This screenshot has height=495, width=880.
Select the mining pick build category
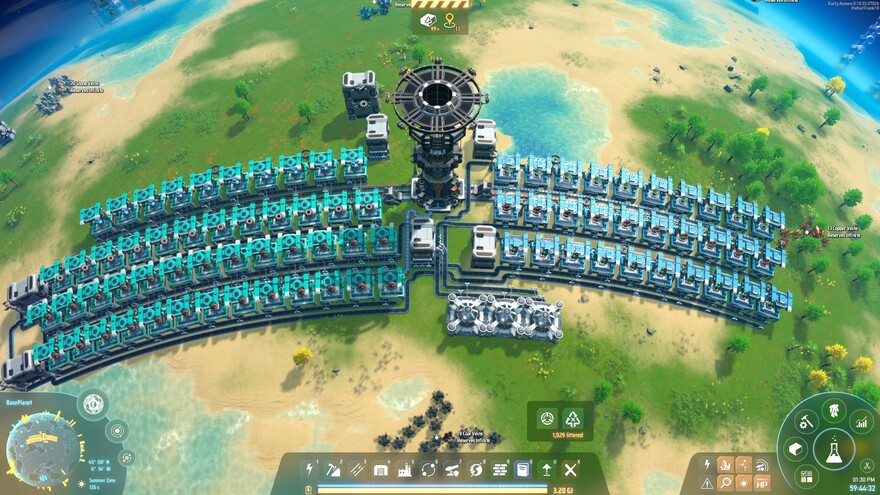click(x=333, y=469)
